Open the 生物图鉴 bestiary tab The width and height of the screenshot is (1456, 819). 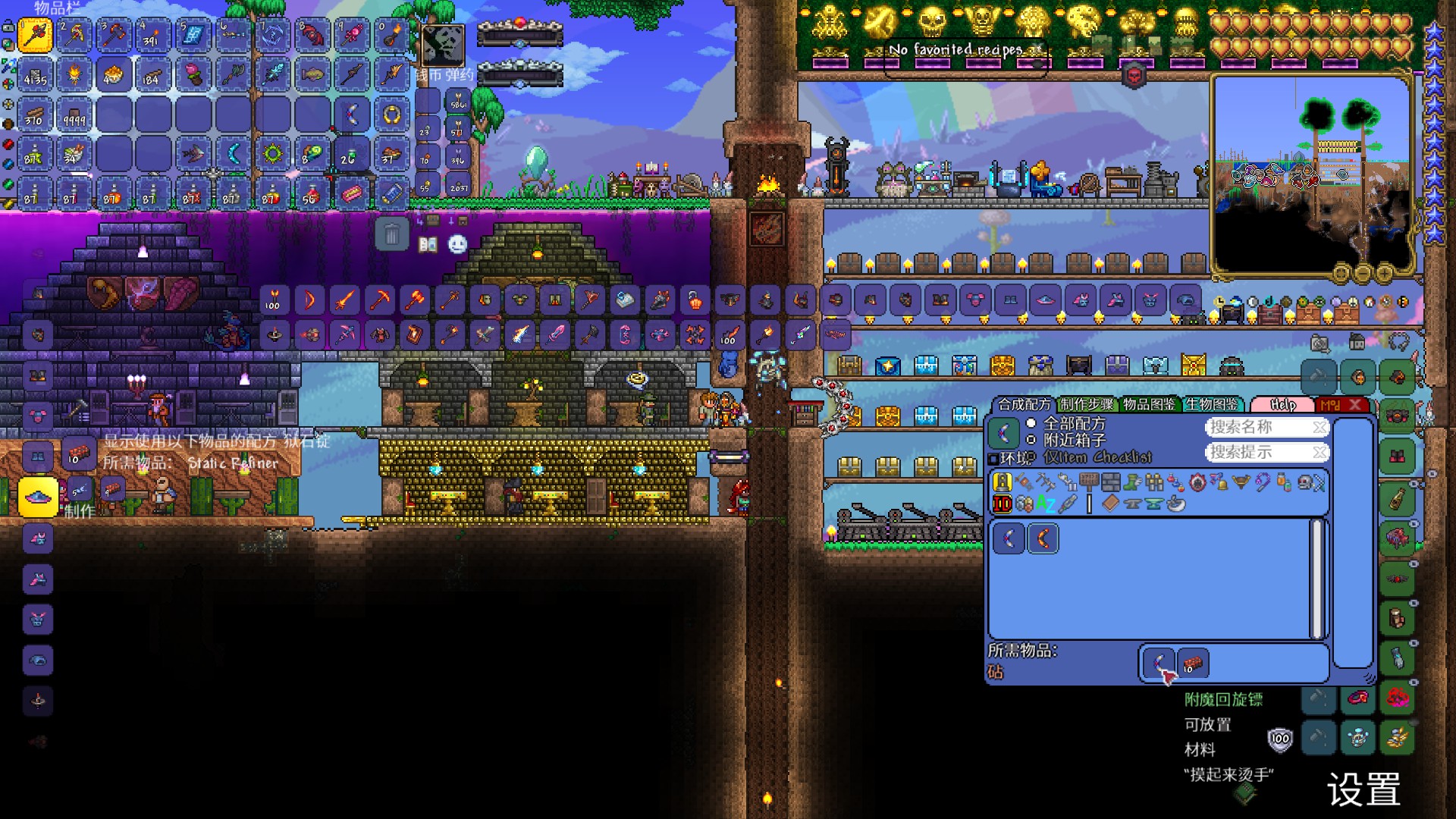pyautogui.click(x=1212, y=405)
